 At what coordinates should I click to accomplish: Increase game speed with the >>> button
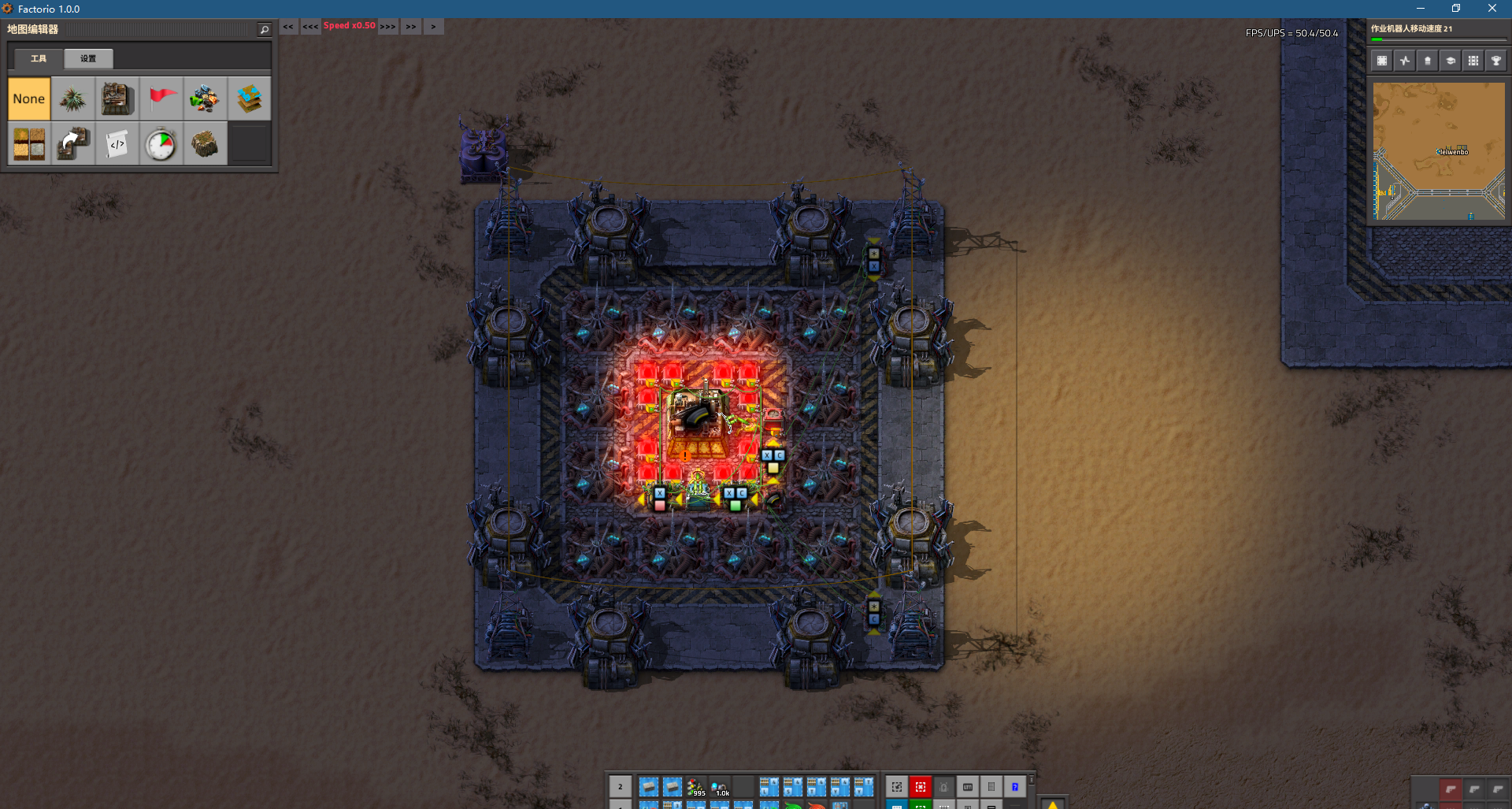[x=387, y=26]
